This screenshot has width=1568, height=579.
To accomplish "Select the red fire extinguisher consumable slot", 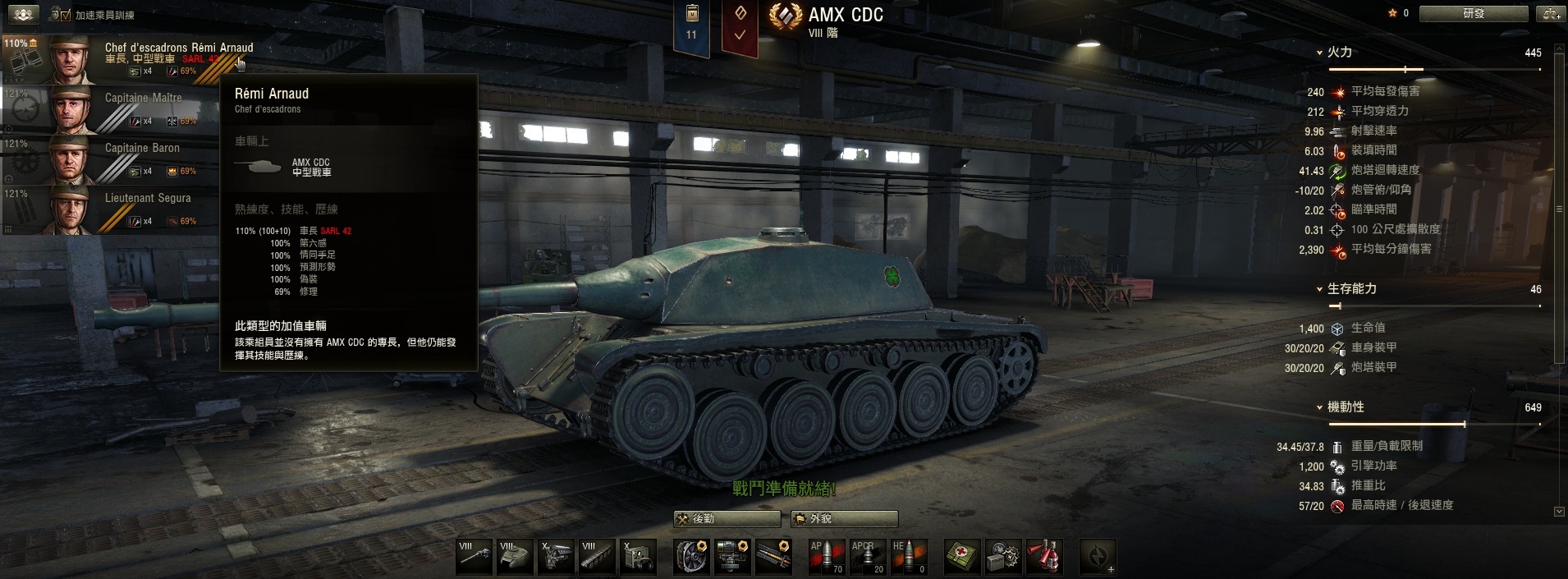I will point(1044,556).
